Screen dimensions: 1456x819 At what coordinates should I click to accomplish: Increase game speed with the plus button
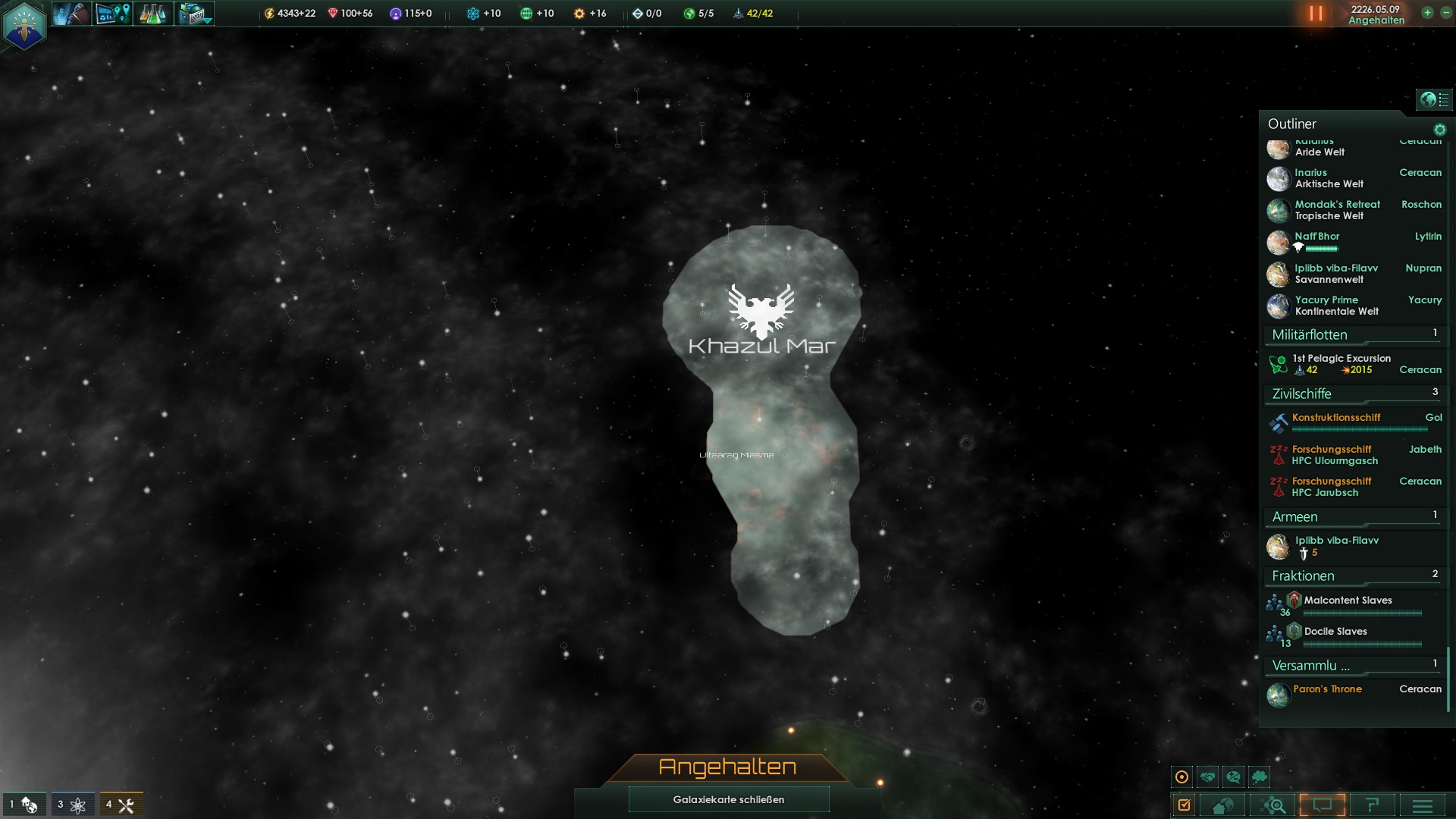point(1427,13)
